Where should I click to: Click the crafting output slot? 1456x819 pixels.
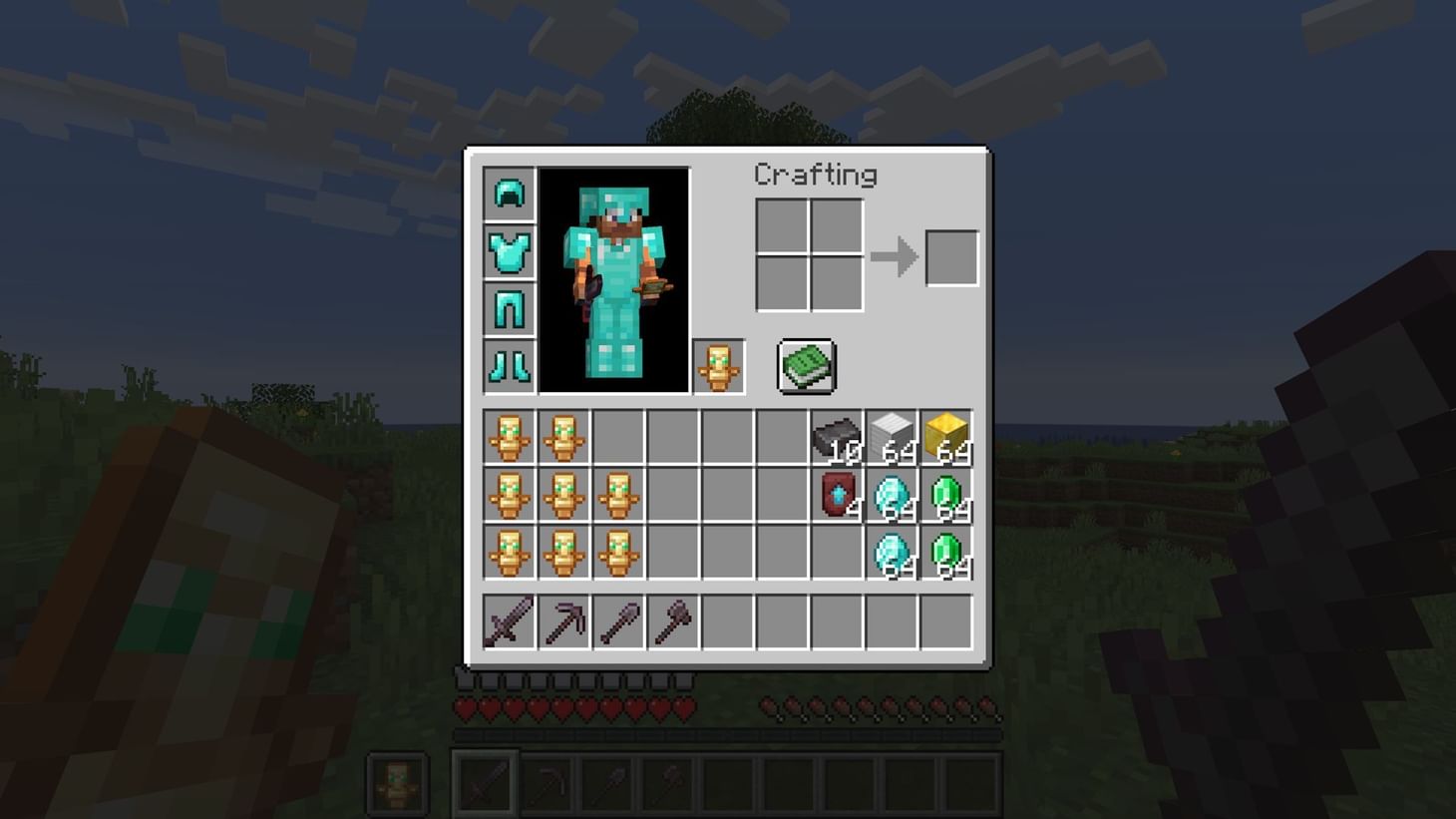click(x=950, y=256)
